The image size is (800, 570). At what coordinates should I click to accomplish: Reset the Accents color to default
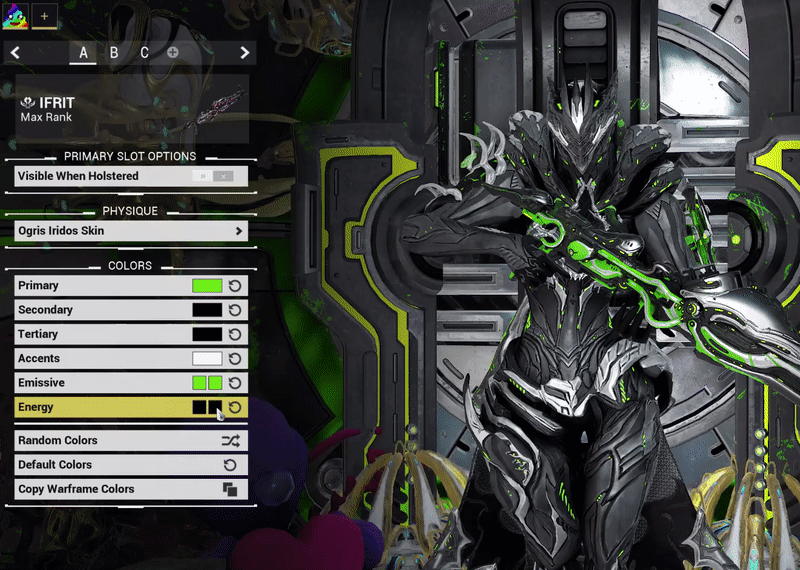235,358
